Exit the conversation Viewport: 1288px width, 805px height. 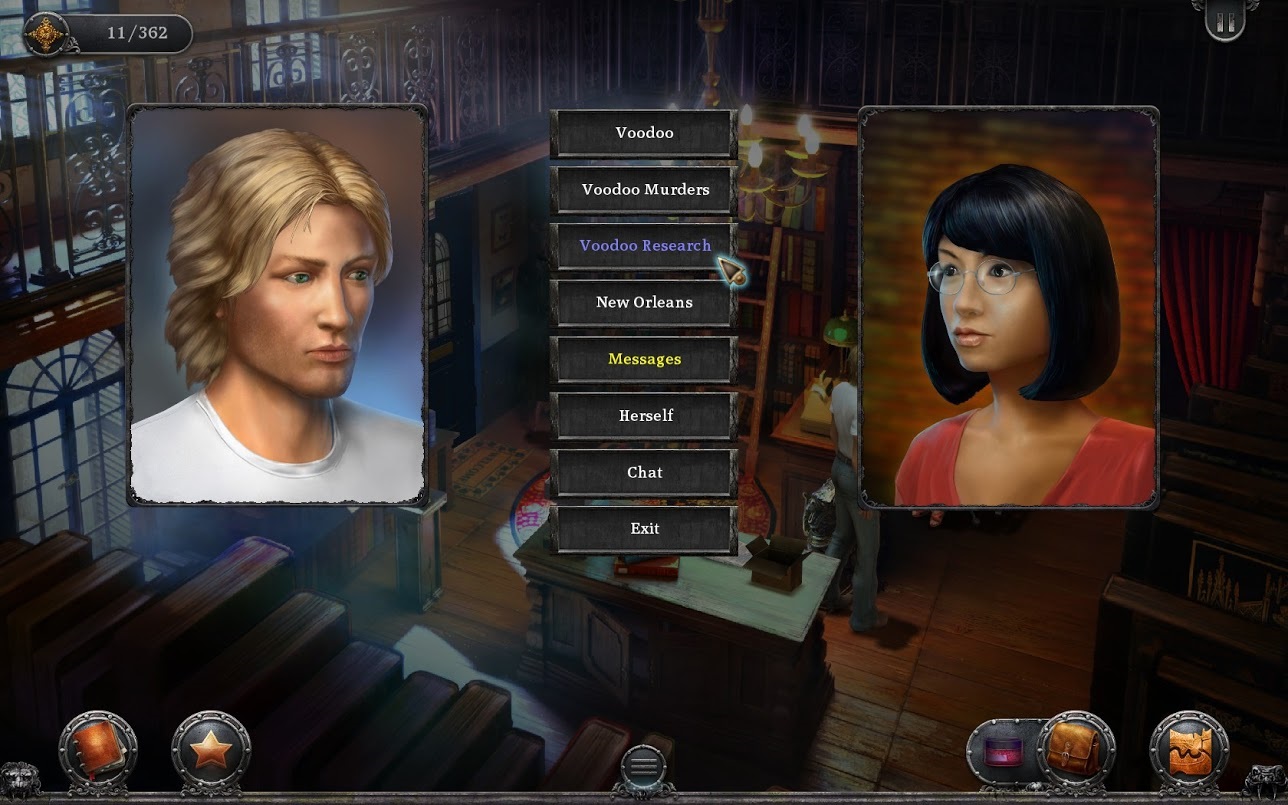pos(644,528)
